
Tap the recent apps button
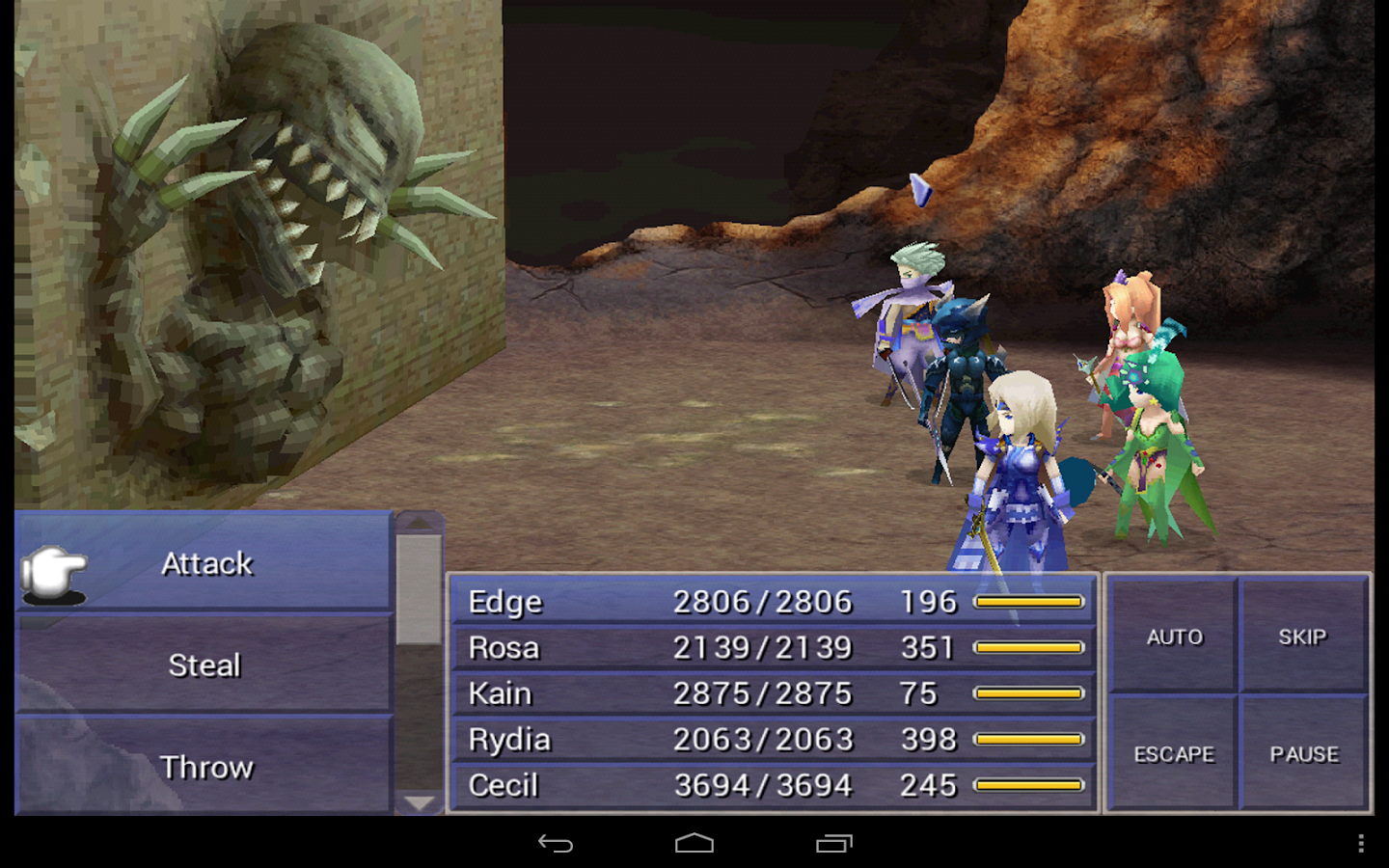pyautogui.click(x=837, y=842)
